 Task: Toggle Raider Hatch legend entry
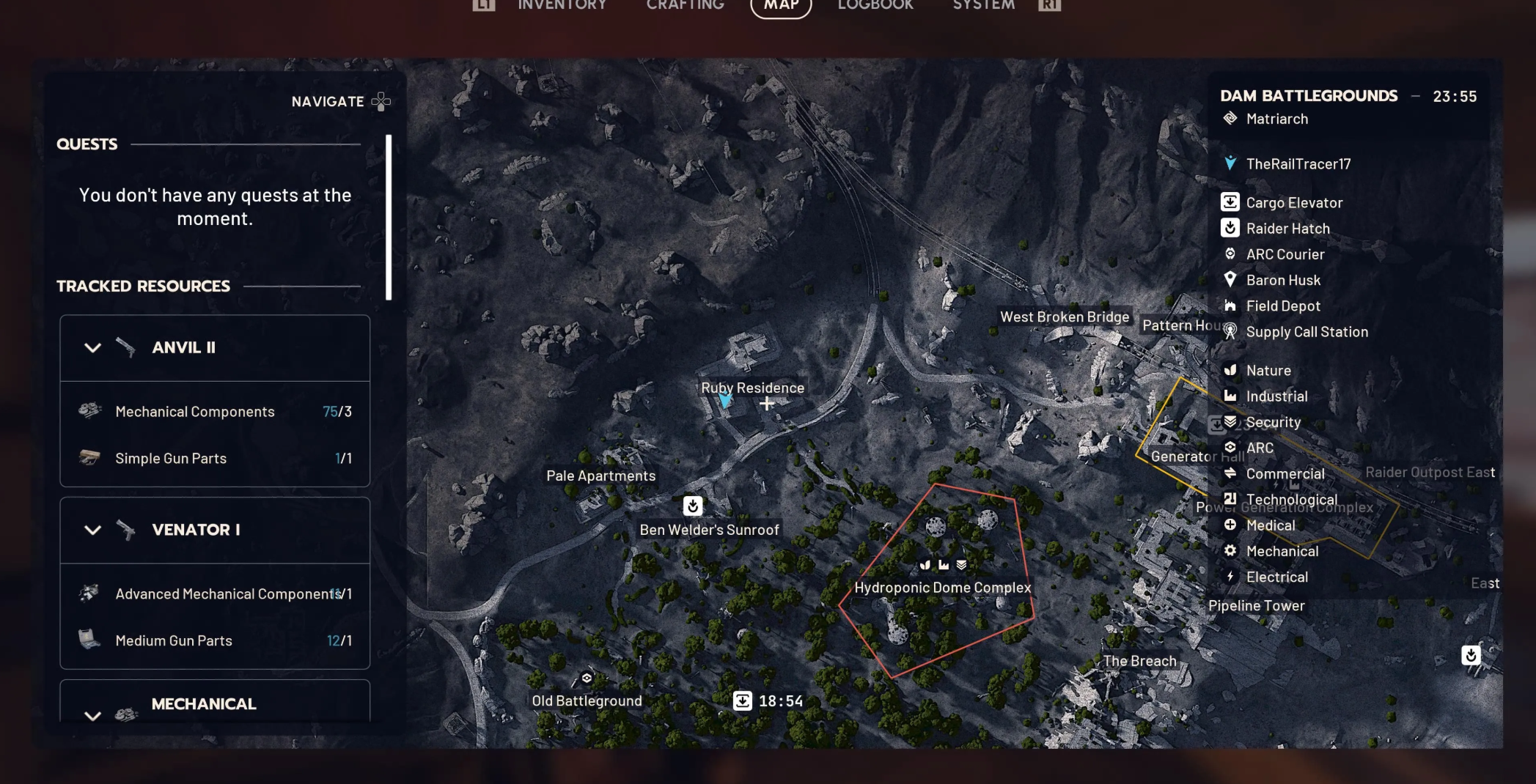pyautogui.click(x=1287, y=229)
